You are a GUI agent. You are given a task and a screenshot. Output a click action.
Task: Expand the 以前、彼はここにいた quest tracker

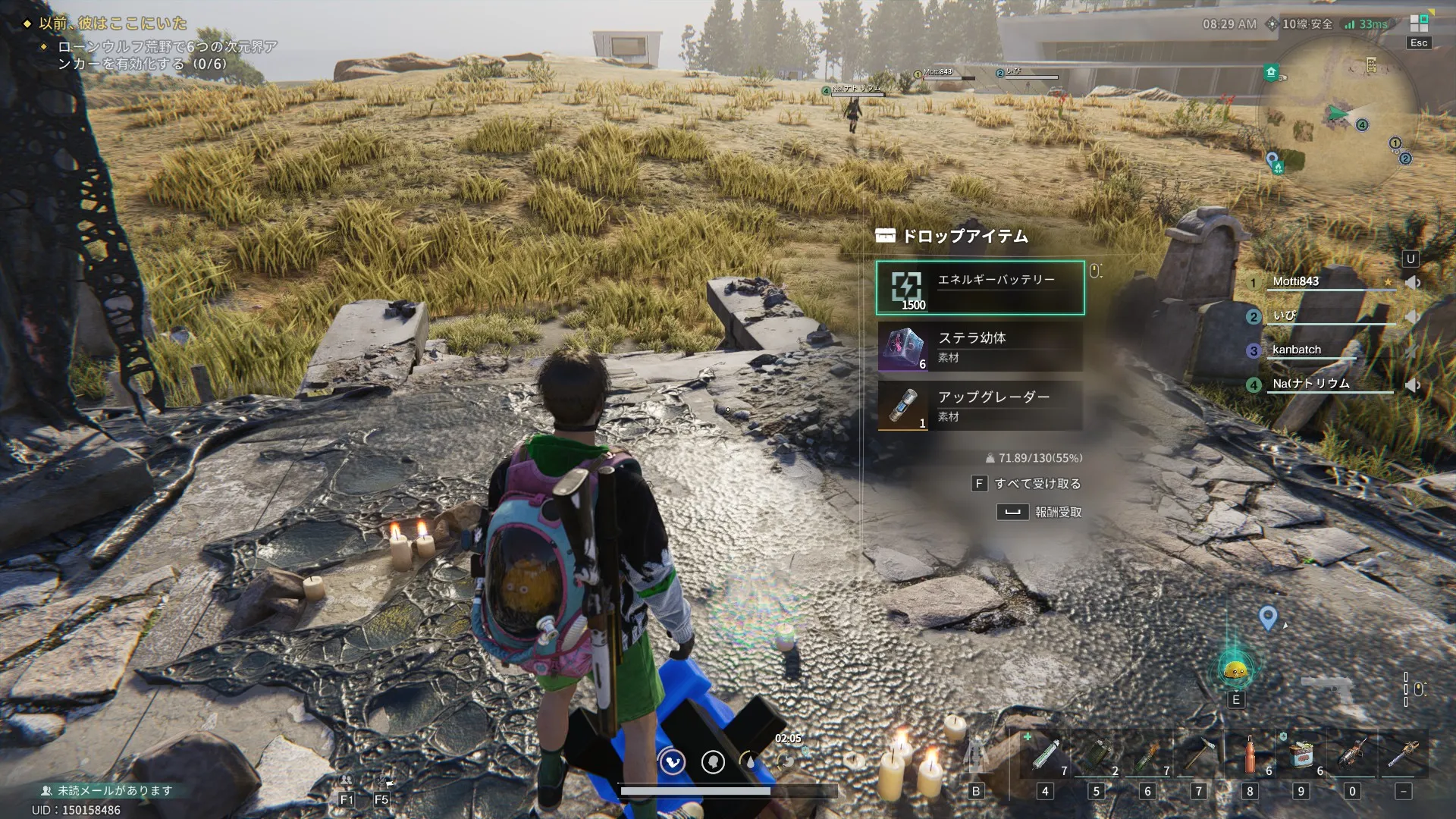tap(112, 23)
